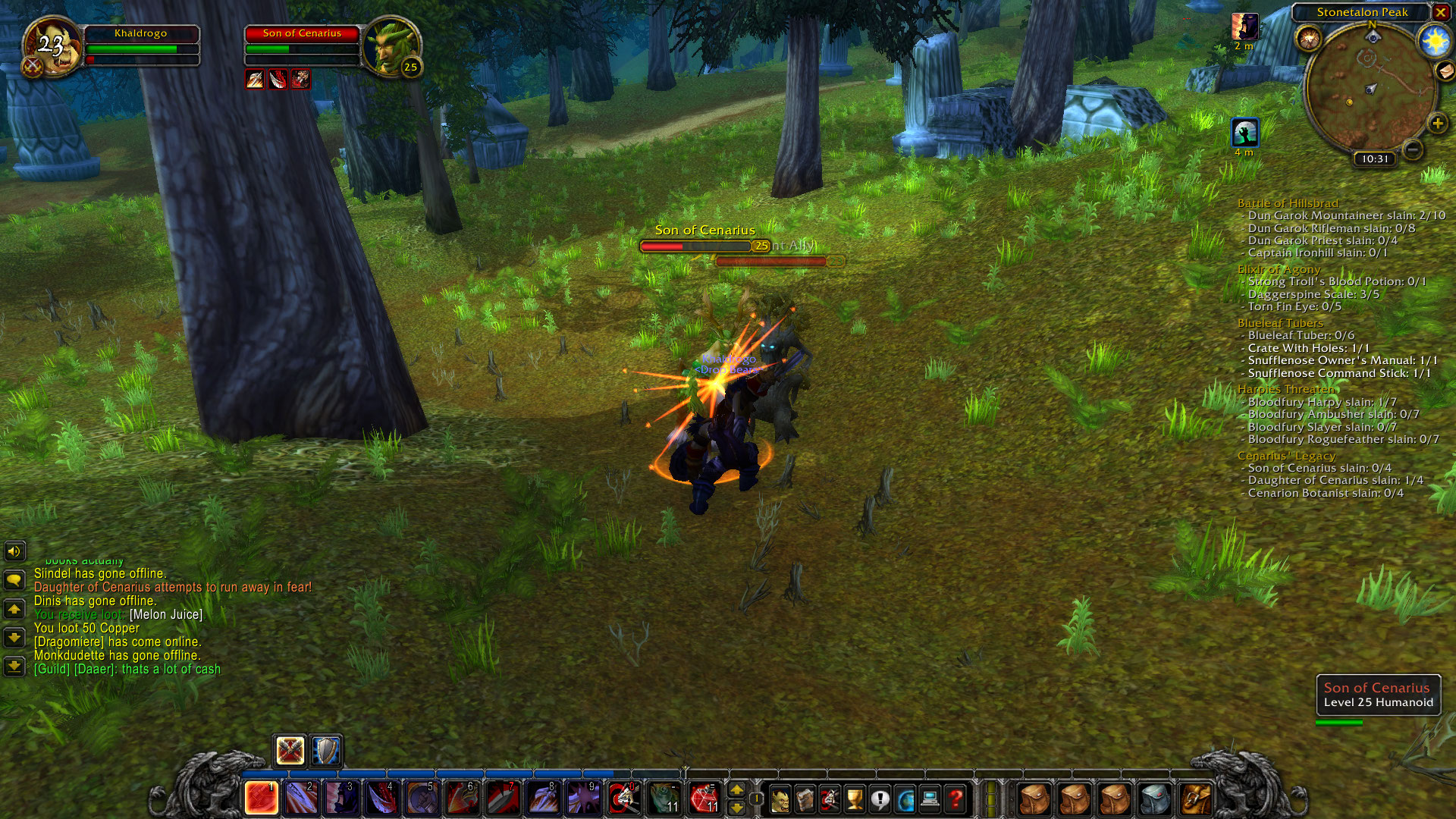Open the social globe icon menu
This screenshot has height=819, width=1456.
tap(905, 800)
